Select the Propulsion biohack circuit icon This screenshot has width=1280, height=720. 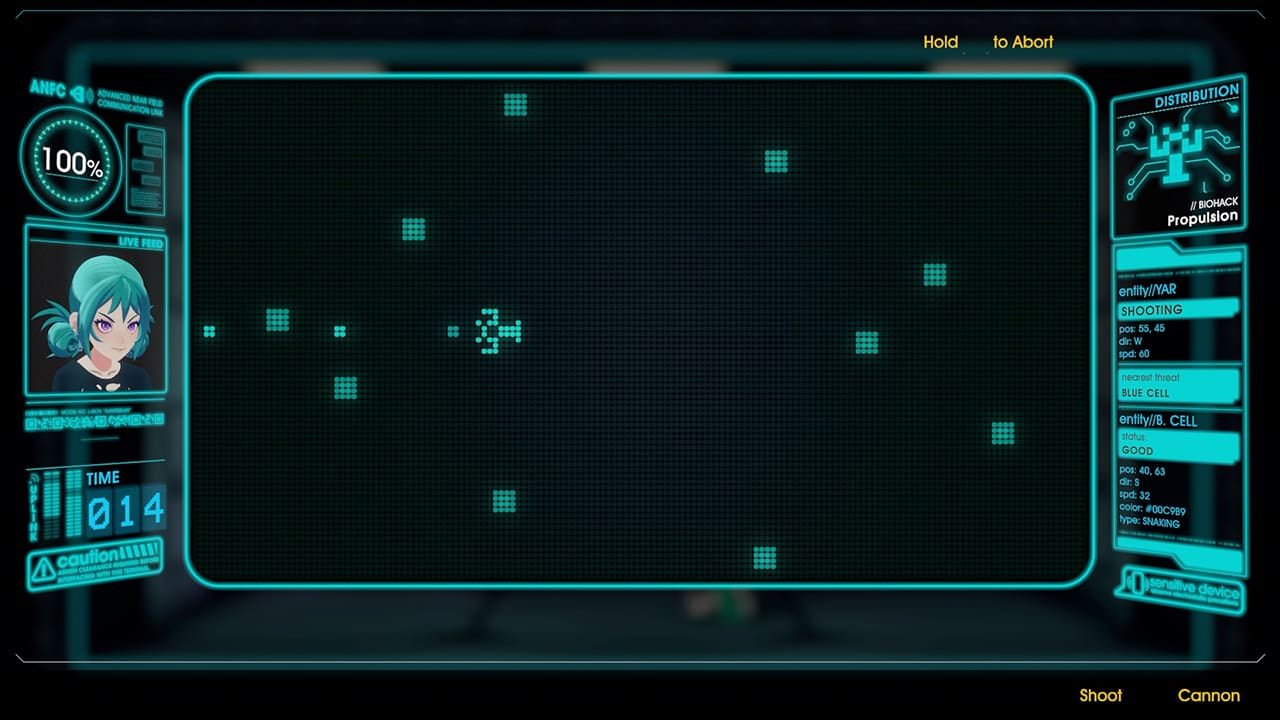click(1178, 152)
